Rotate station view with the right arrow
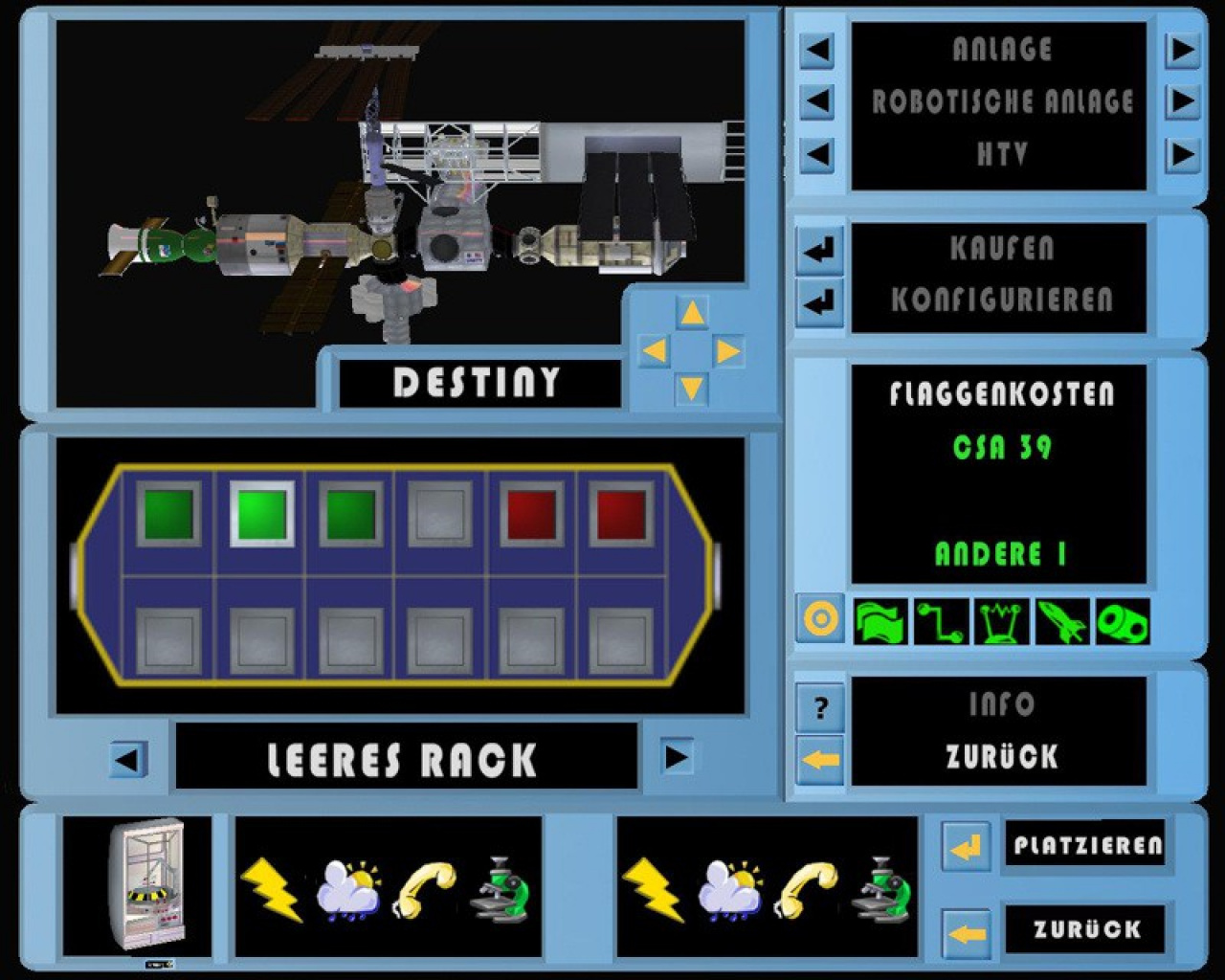The height and width of the screenshot is (980, 1225). pyautogui.click(x=727, y=351)
